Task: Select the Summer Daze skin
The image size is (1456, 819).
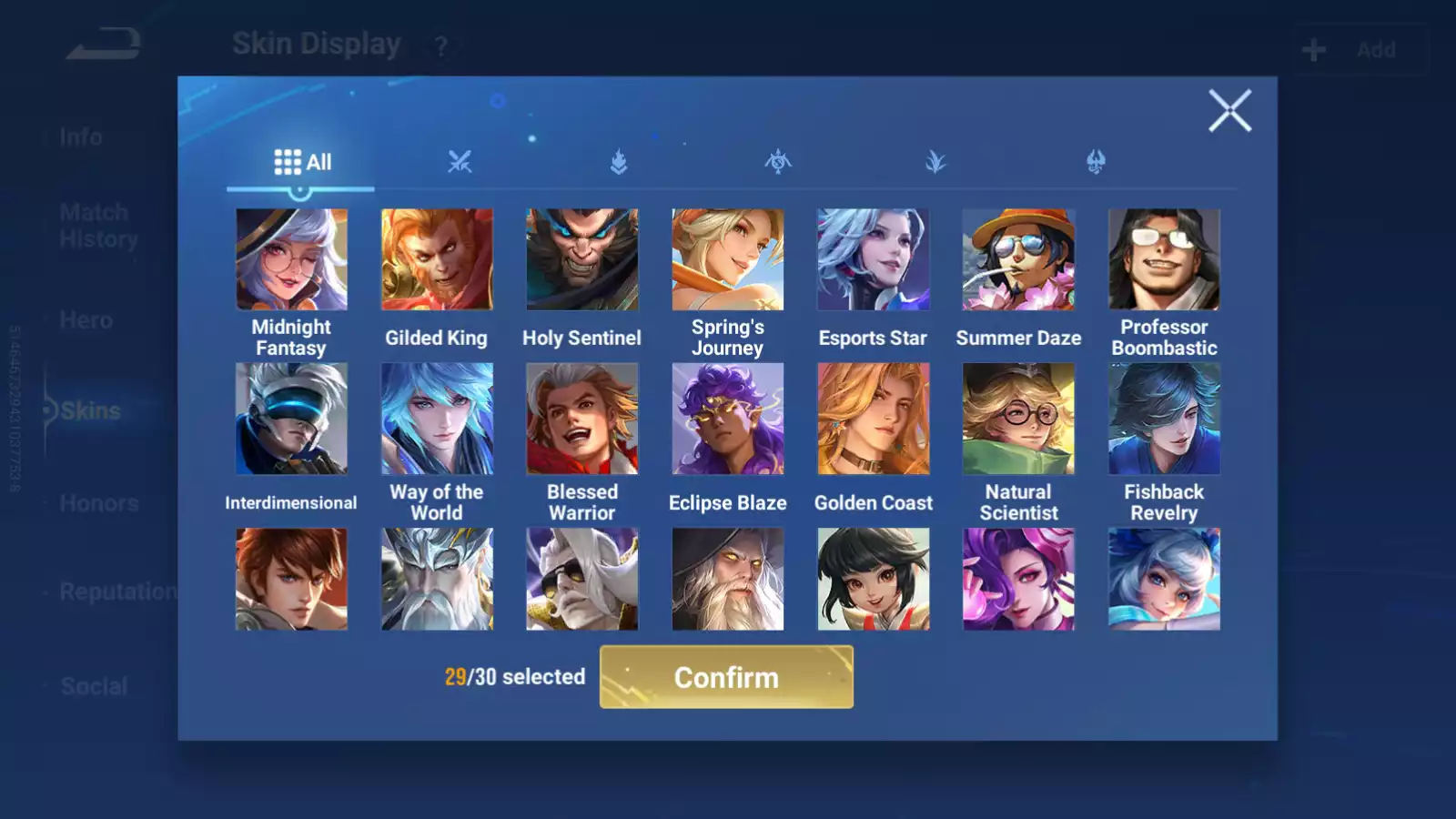Action: (x=1018, y=260)
